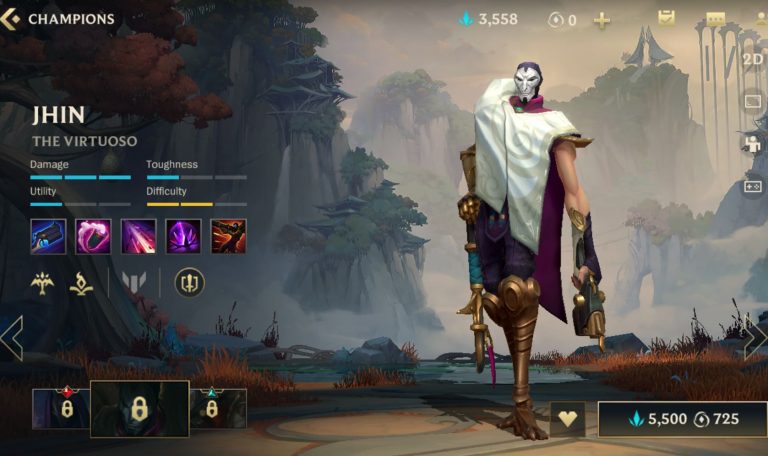The image size is (768, 456).
Task: Click the gamepad icon on right sidebar
Action: click(x=752, y=187)
